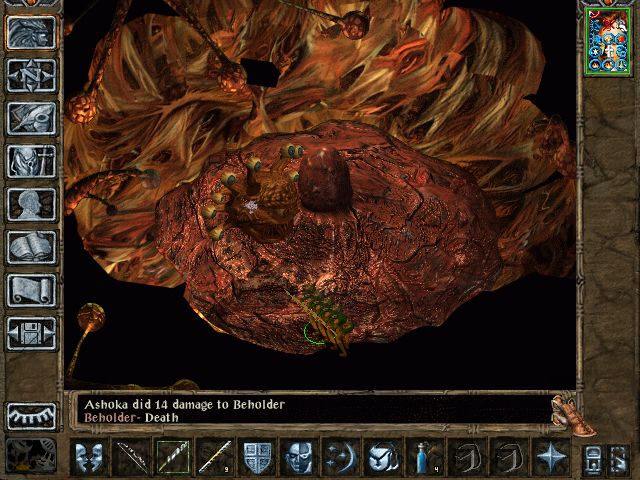This screenshot has width=640, height=480.
Task: Activate the shield guard action
Action: pos(257,457)
